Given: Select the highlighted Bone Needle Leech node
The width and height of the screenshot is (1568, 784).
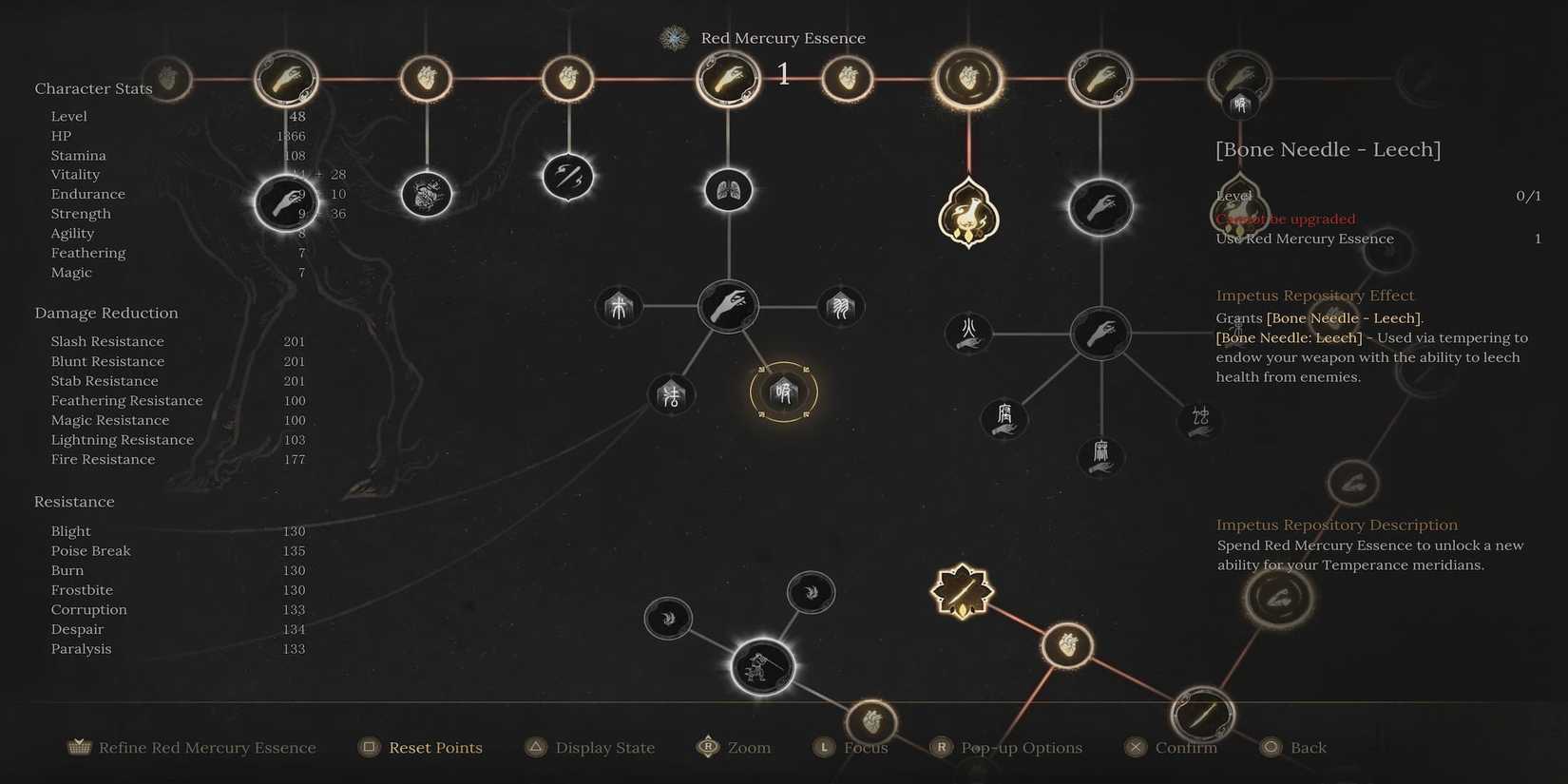Looking at the screenshot, I should (784, 392).
